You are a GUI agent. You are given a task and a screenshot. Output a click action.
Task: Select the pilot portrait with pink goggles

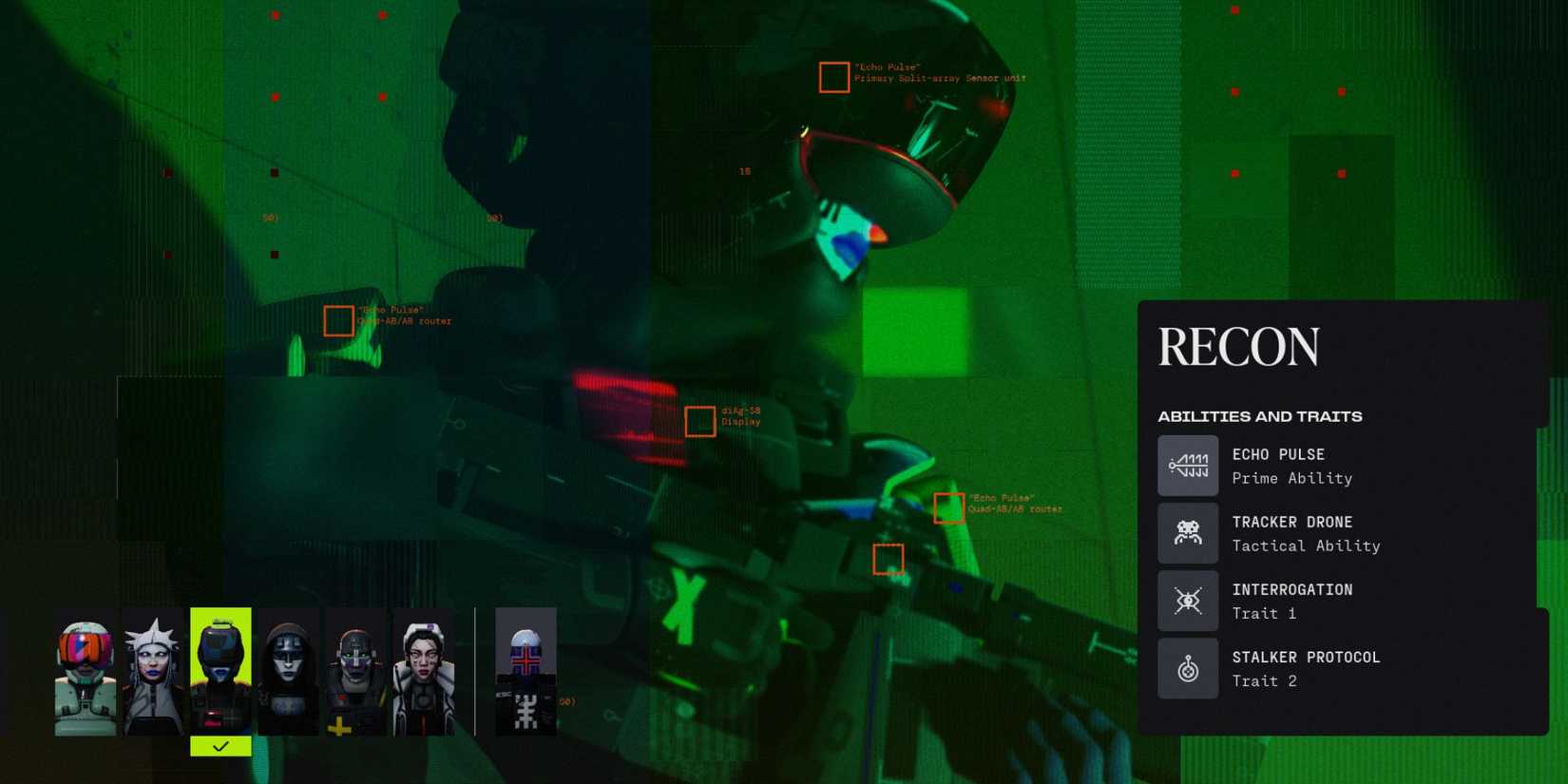point(86,670)
